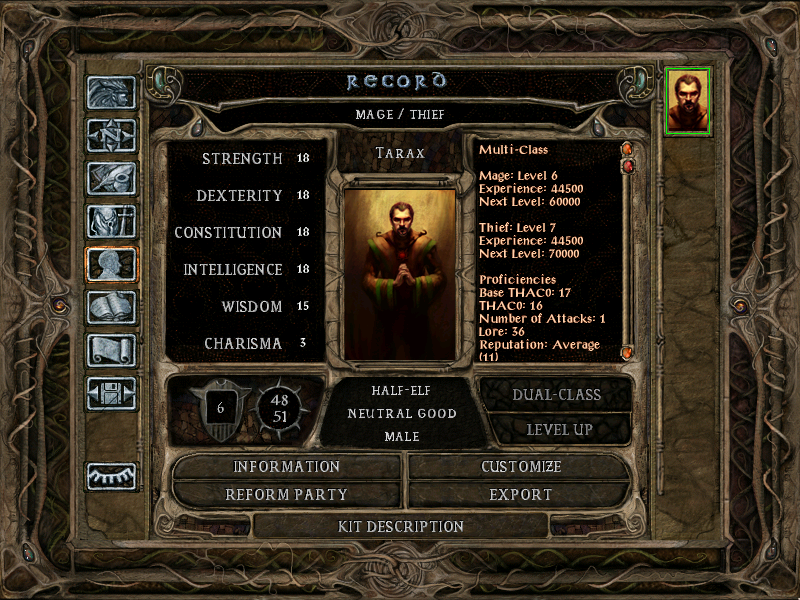Open the options floppy disk icon
Screen dimensions: 800x600
tap(111, 393)
